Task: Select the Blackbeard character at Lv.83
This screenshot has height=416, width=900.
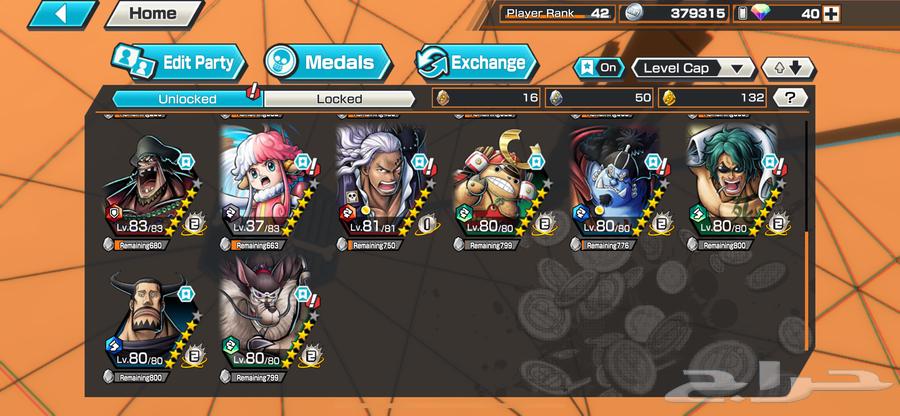Action: tap(150, 185)
